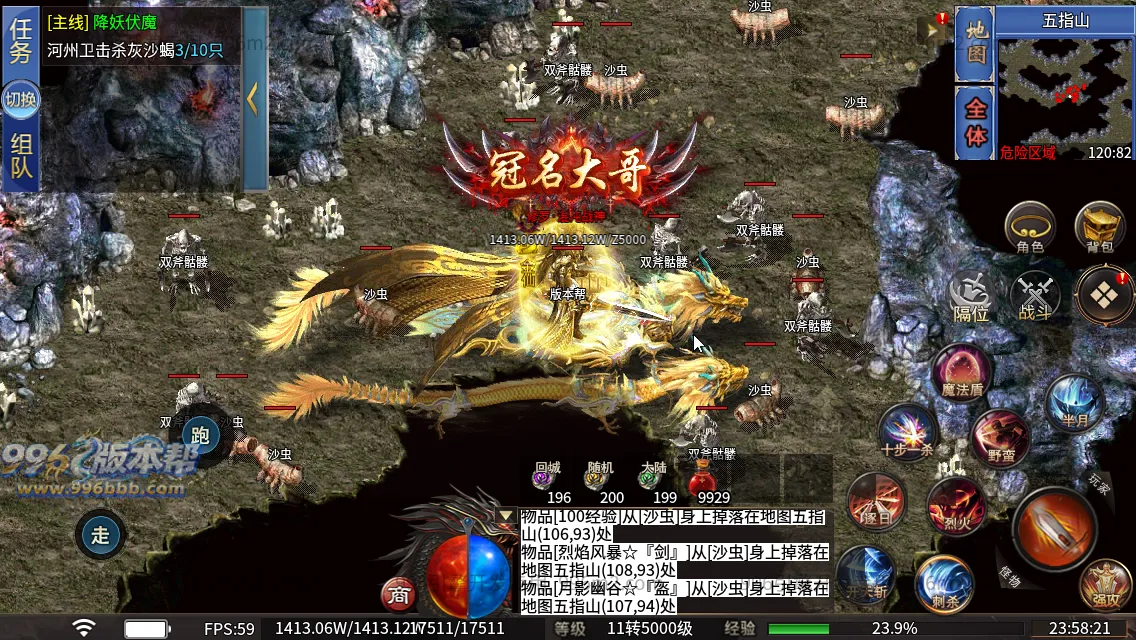Expand the four-diamond menu button
1136x640 pixels.
1104,295
